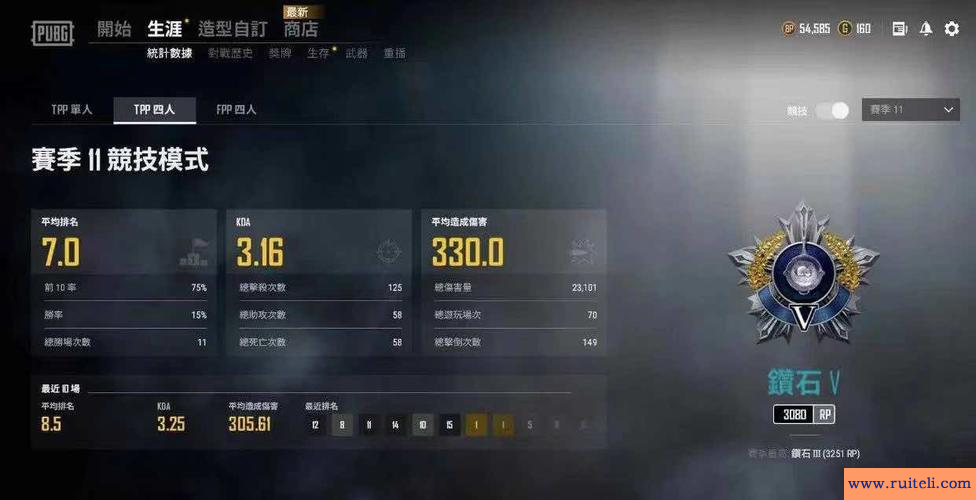View the 生存 survival sub-tab

click(317, 53)
